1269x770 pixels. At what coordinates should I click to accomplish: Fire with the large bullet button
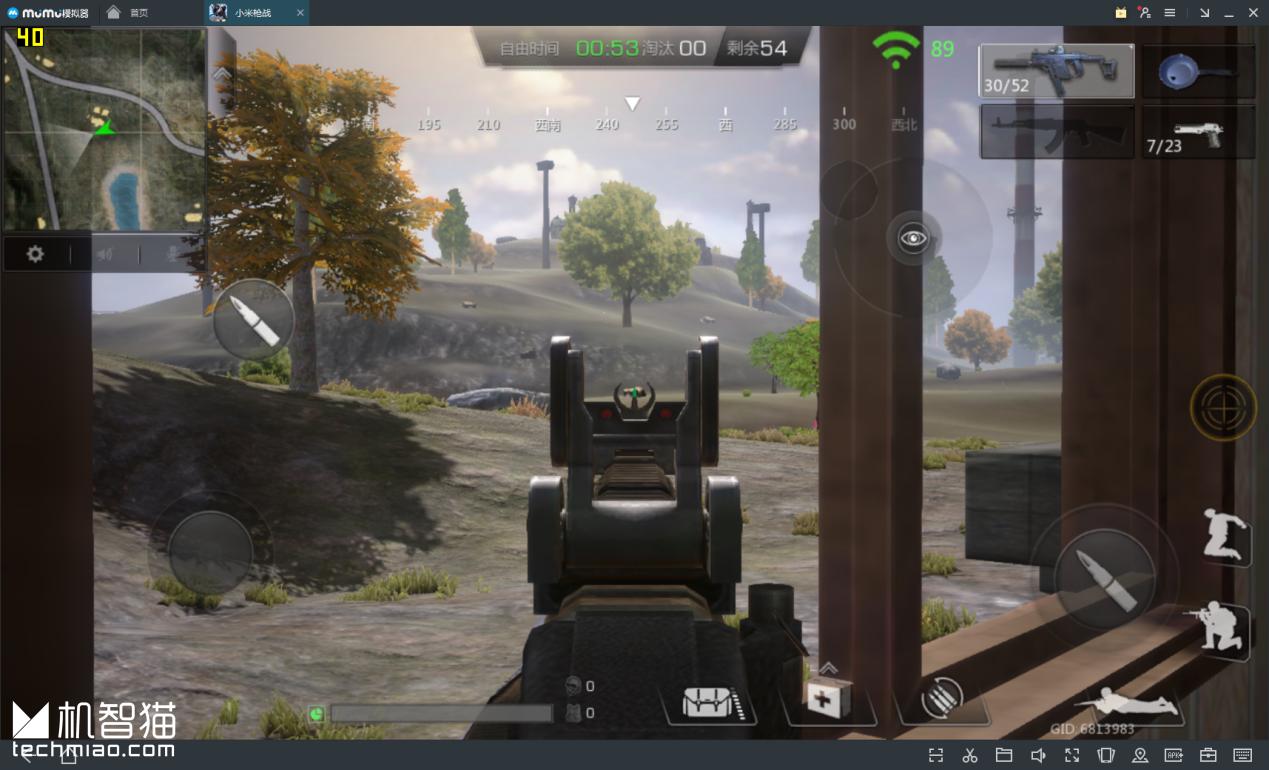click(1104, 579)
